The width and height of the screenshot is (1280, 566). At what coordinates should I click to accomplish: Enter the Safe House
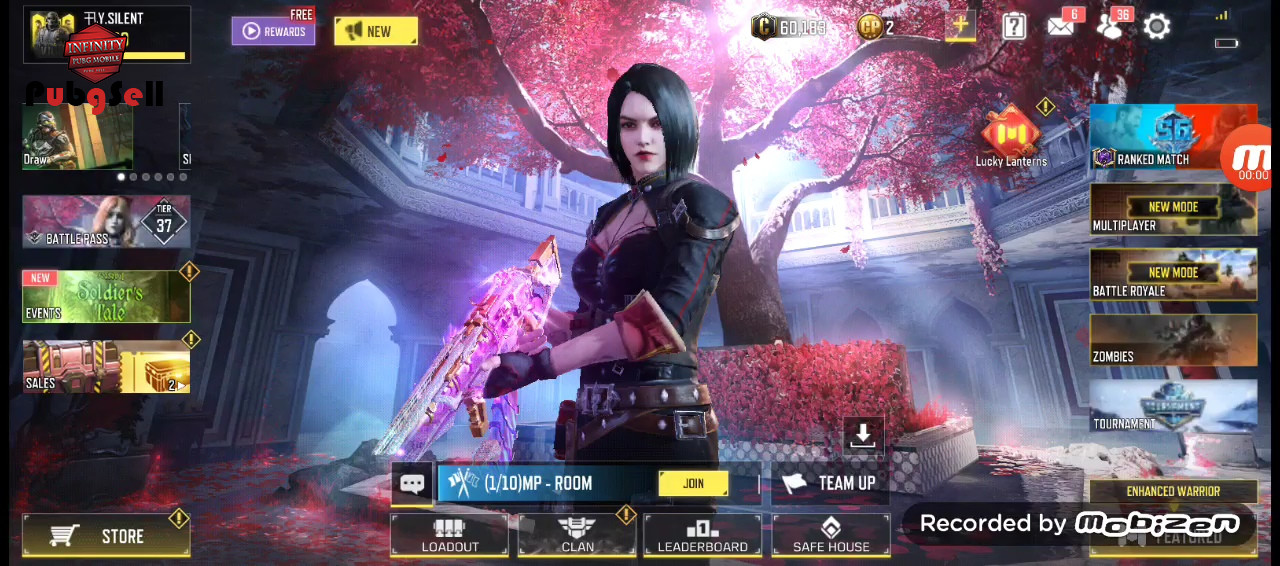point(830,535)
